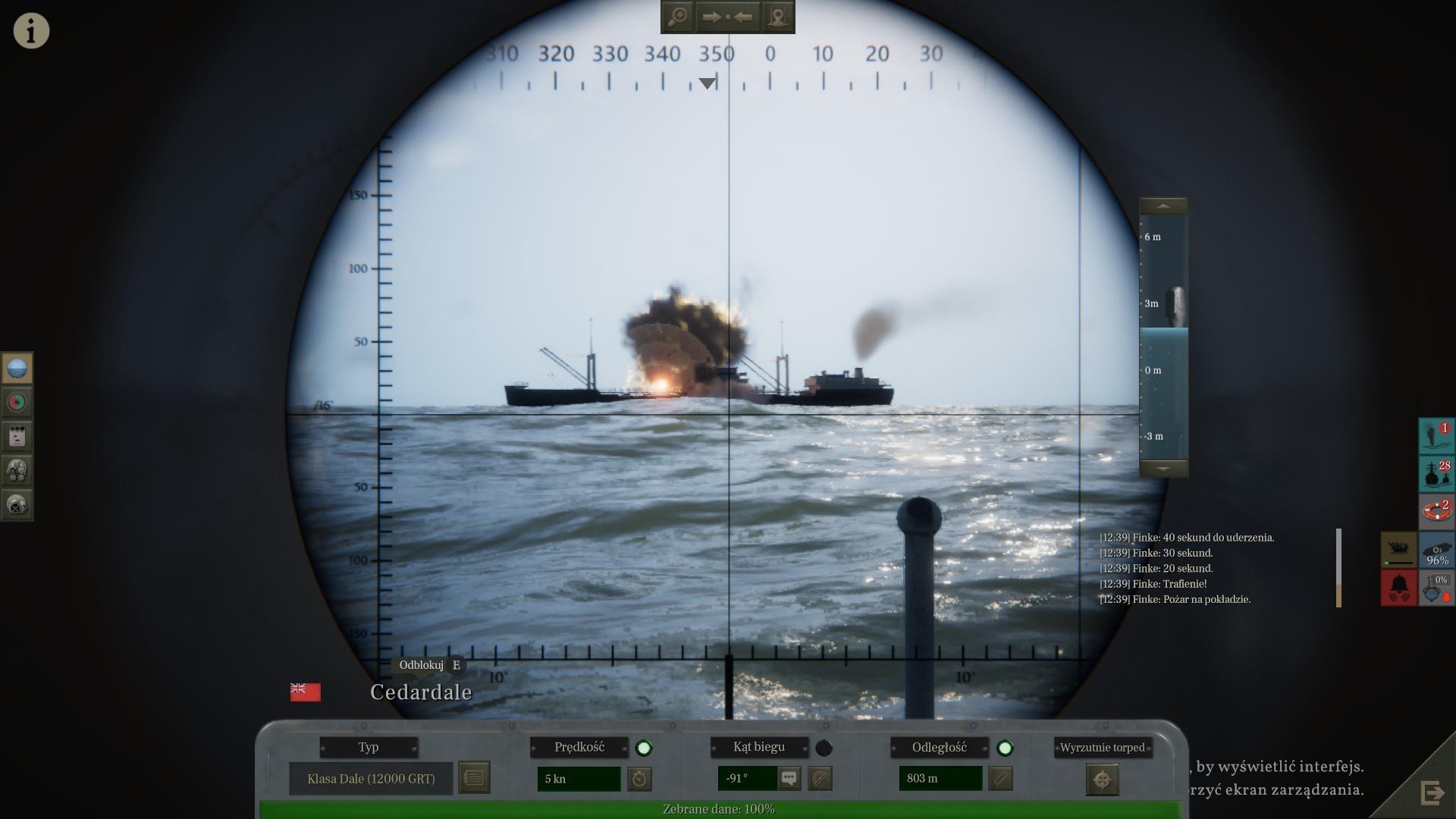This screenshot has height=819, width=1456.
Task: Click the officer portrait button above periscope
Action: 777,17
